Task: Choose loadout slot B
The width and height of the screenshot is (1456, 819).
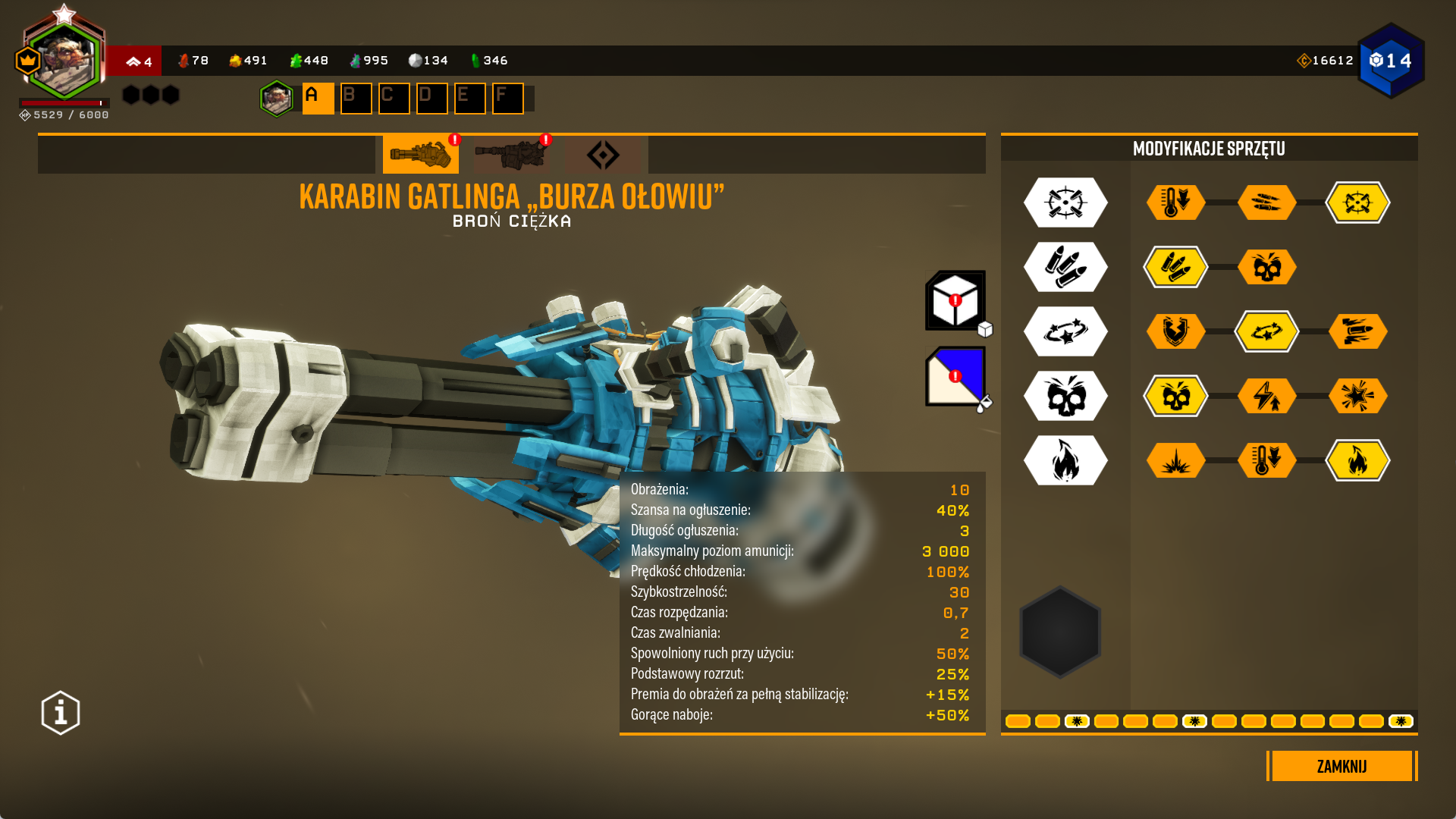Action: click(356, 99)
